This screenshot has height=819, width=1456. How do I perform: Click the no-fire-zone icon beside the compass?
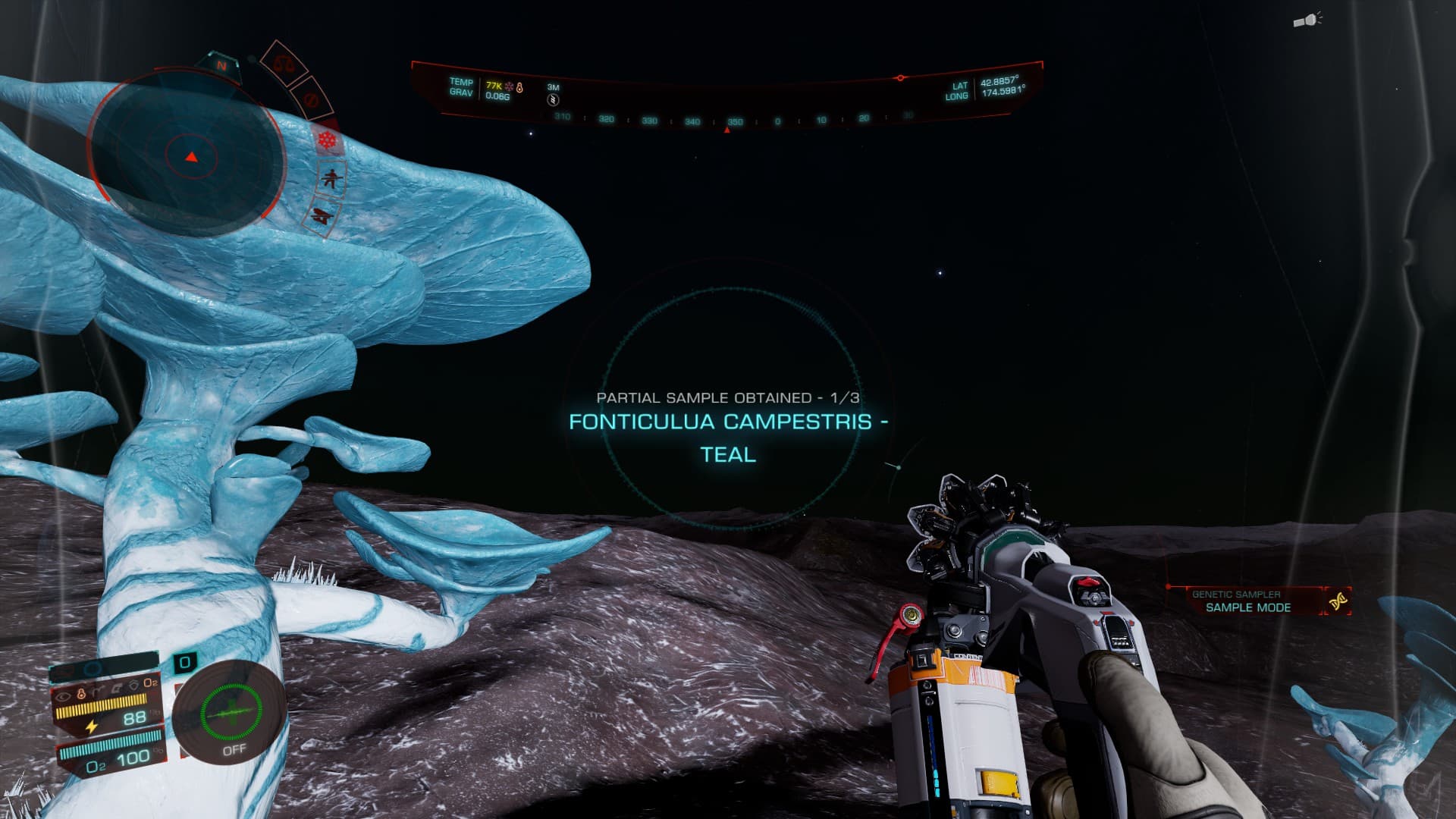pyautogui.click(x=312, y=99)
